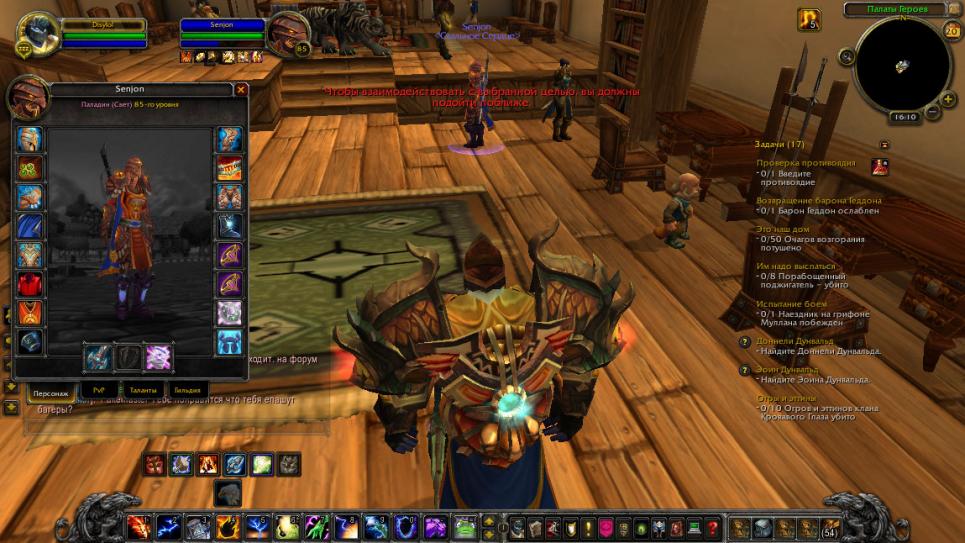Select the Гильдия tab
Viewport: 965px width, 543px height.
[187, 389]
